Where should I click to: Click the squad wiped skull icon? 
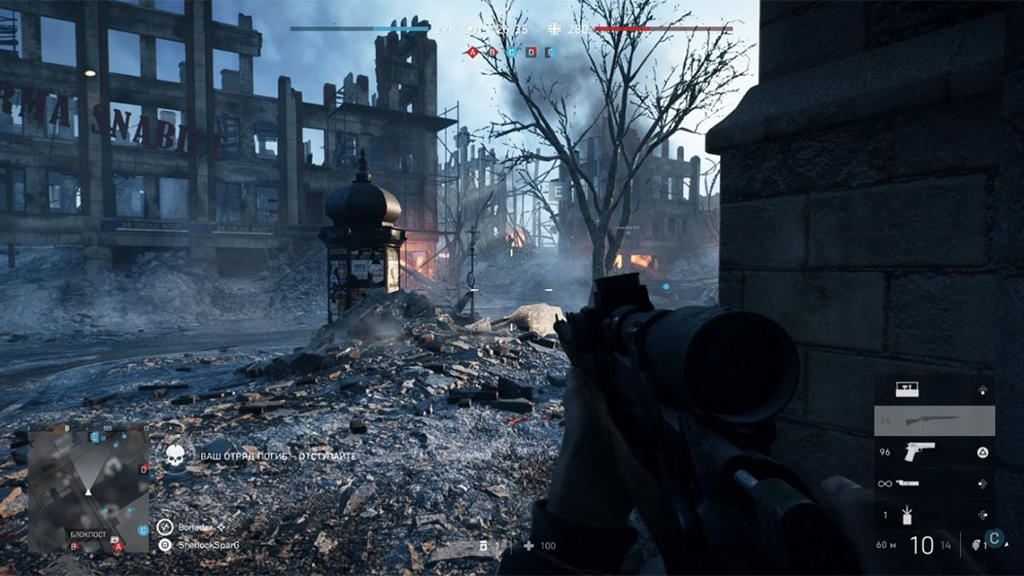tap(175, 456)
